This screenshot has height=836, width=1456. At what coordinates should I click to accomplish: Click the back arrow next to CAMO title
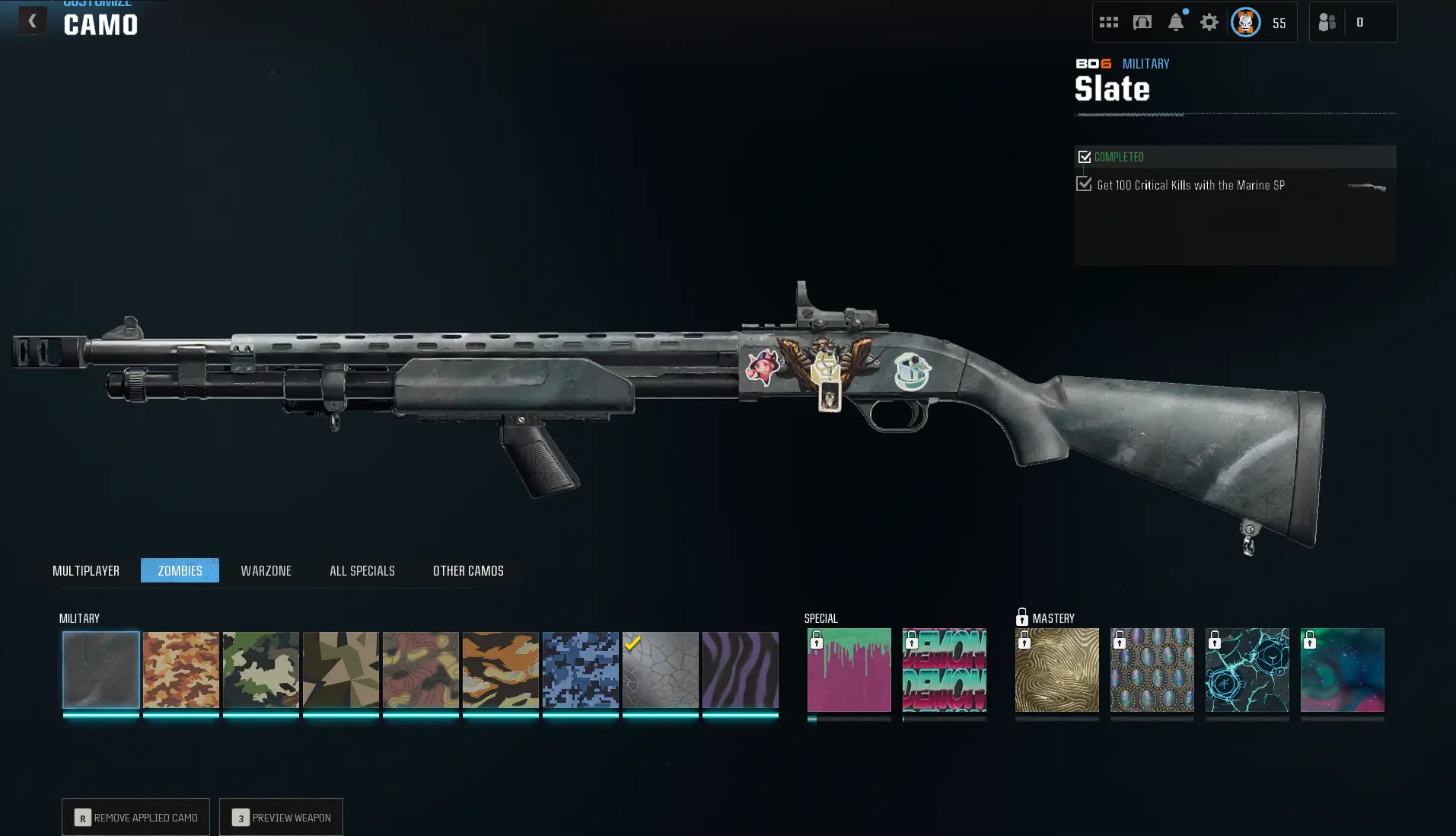[32, 21]
